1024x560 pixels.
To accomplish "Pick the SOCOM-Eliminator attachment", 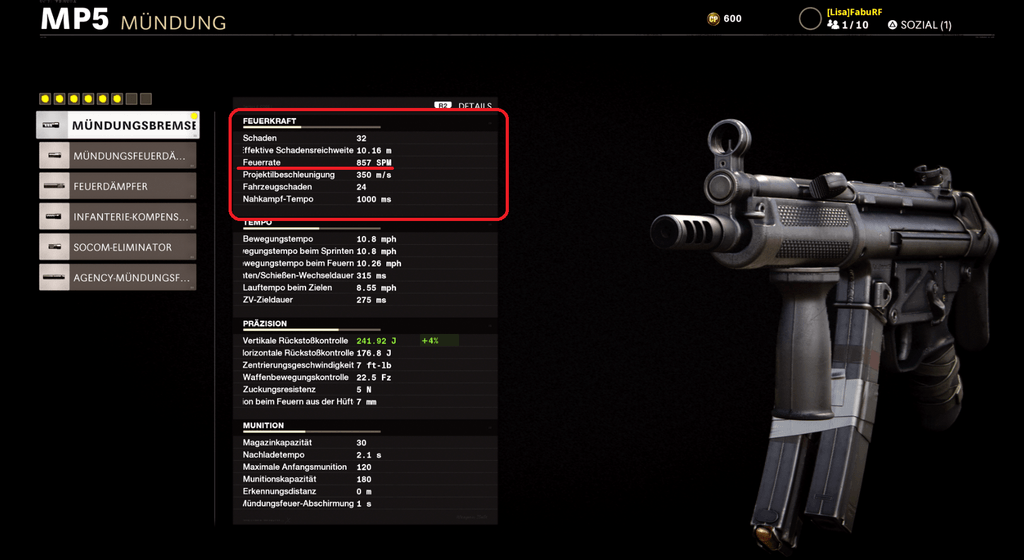I will coord(118,247).
